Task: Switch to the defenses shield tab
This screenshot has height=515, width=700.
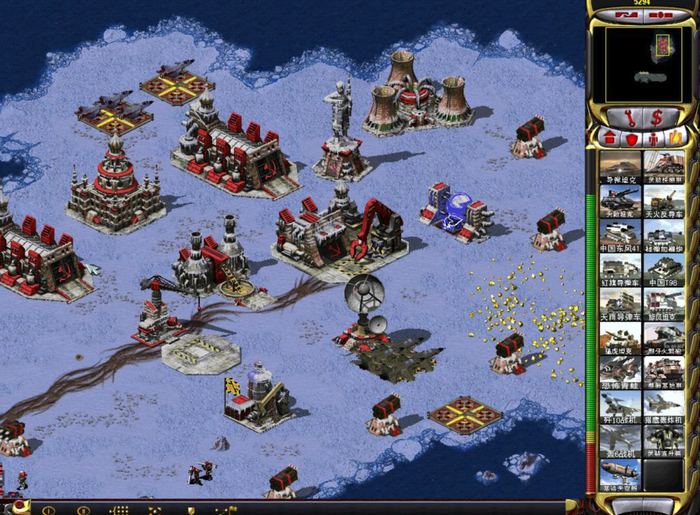Action: [630, 137]
